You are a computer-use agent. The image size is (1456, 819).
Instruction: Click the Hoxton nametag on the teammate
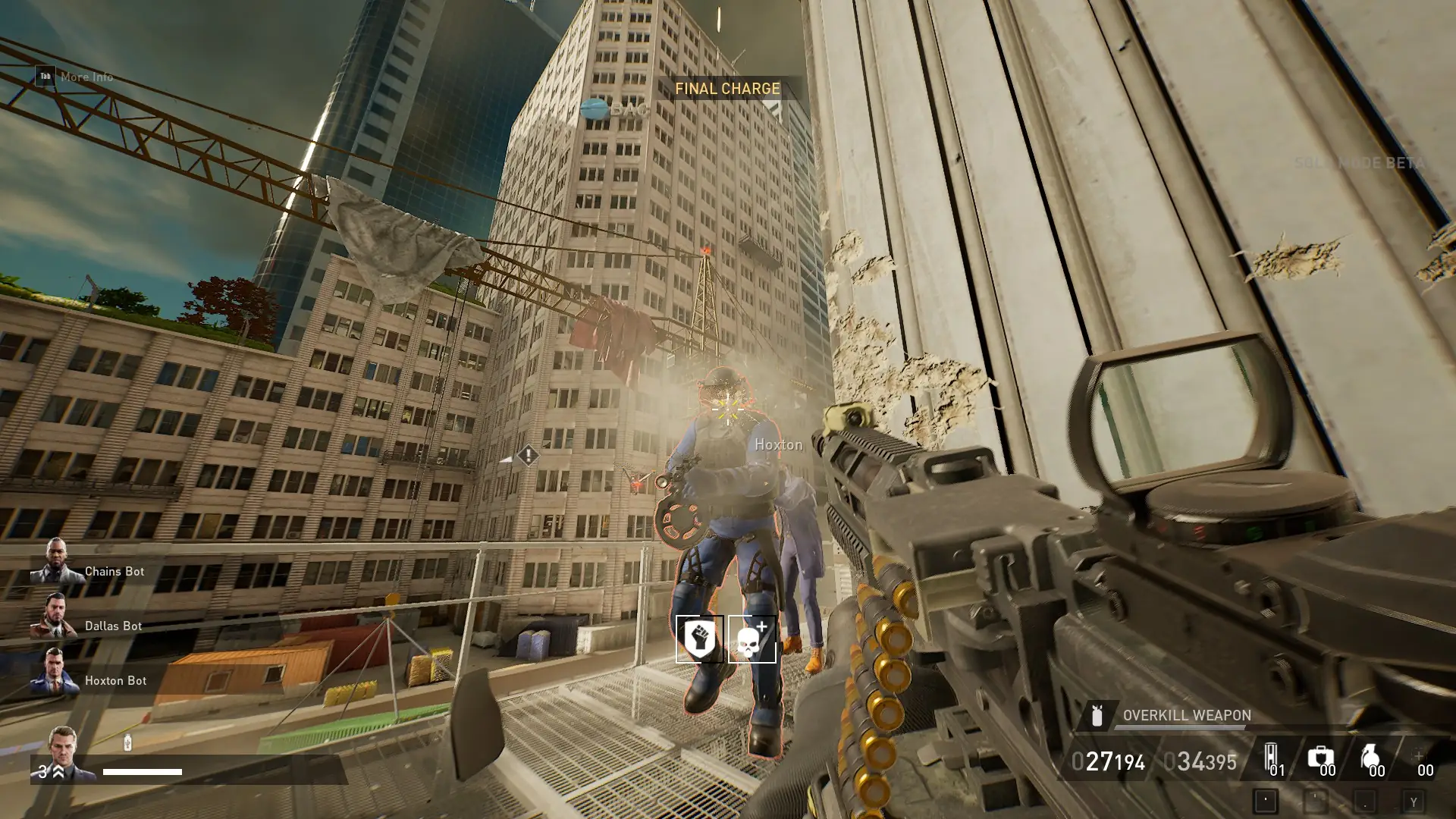(x=779, y=444)
